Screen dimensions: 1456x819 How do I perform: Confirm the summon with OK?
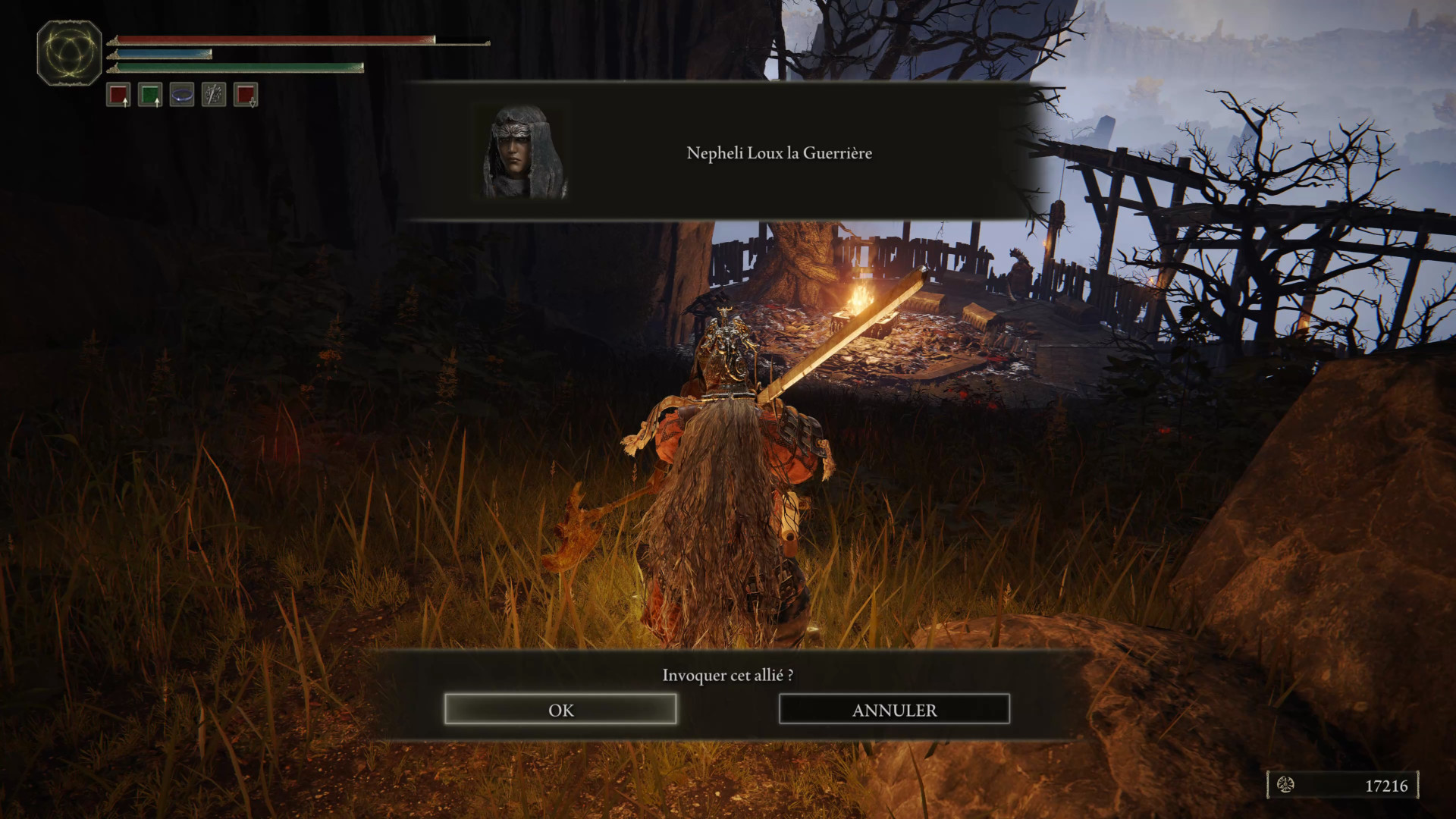coord(560,710)
